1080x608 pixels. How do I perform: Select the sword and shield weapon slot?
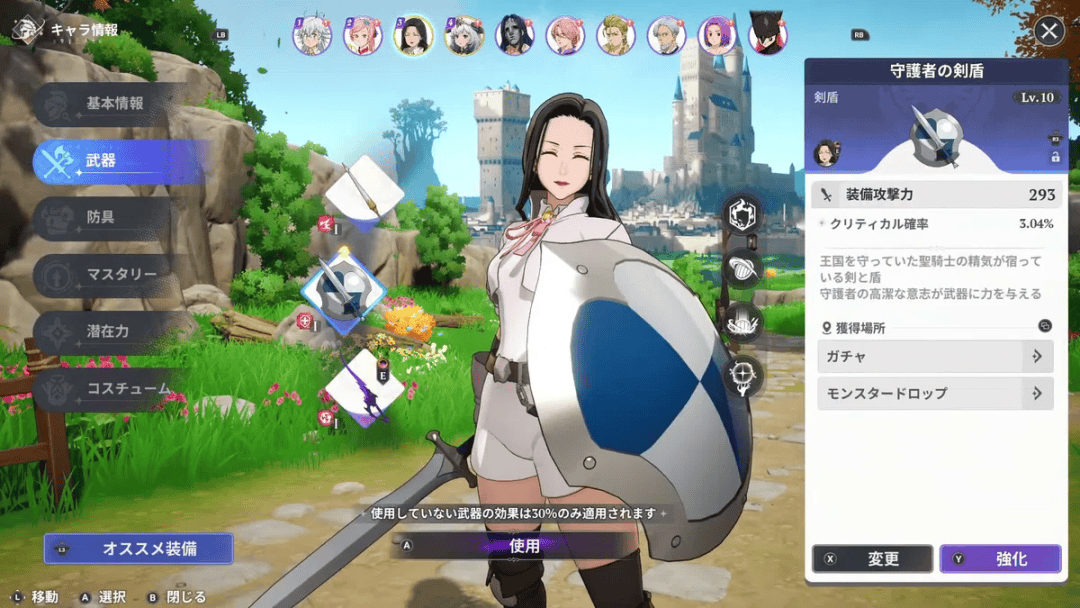[x=343, y=288]
